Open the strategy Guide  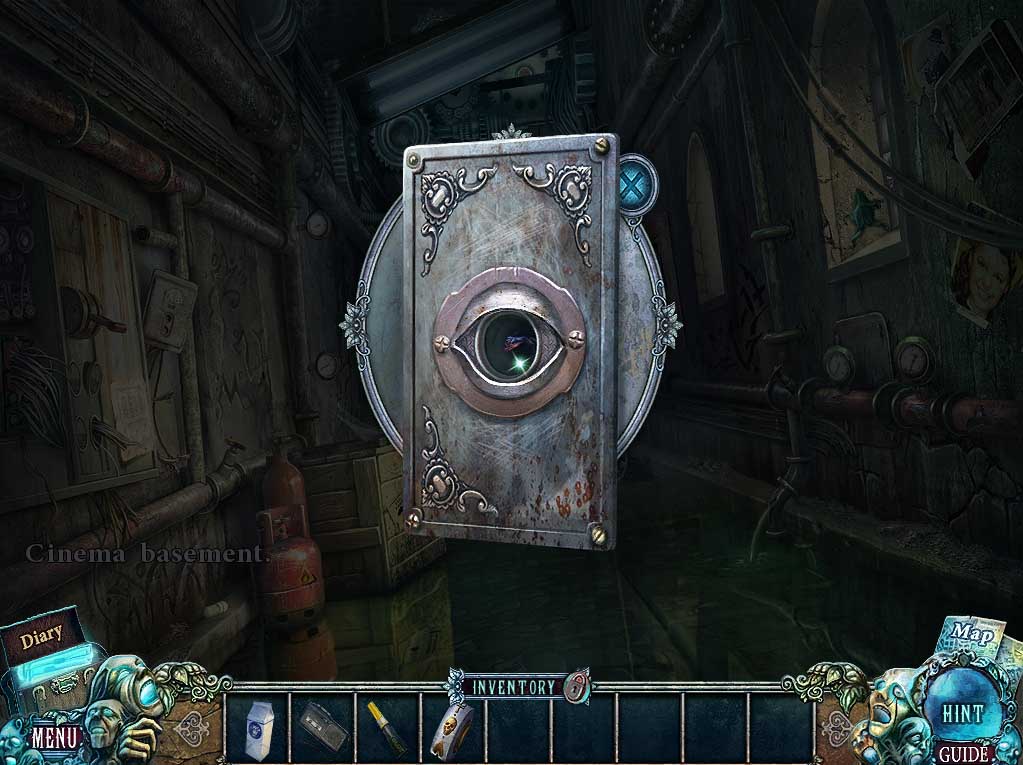tap(964, 754)
